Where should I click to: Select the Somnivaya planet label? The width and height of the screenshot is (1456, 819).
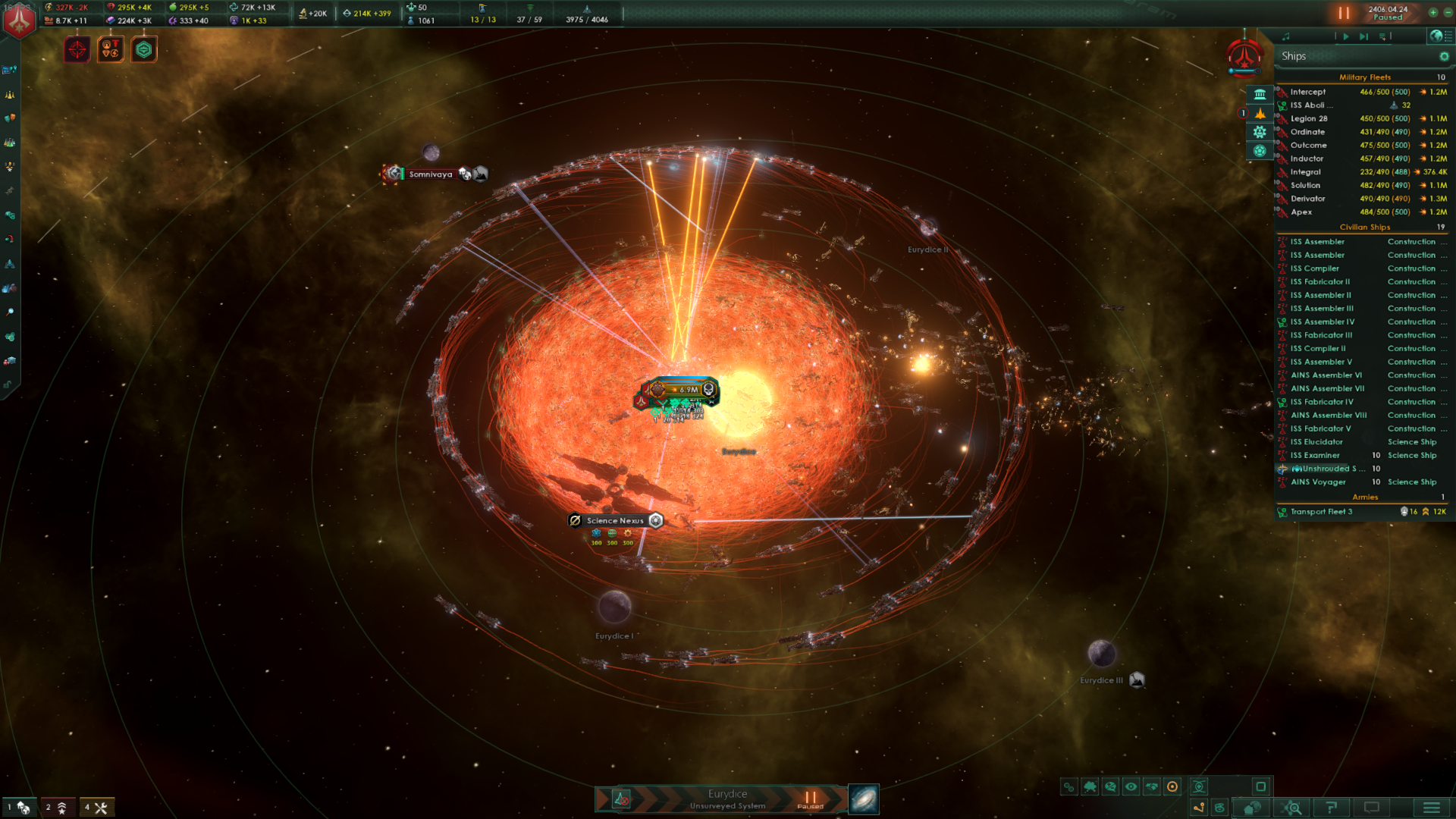coord(430,174)
